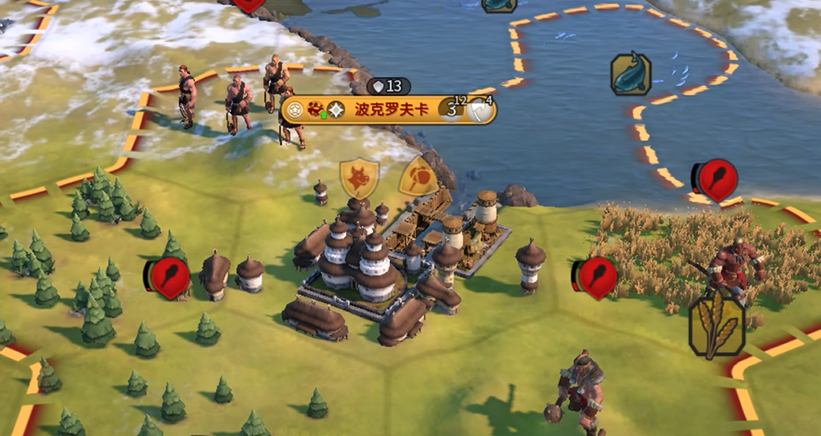
Task: Click the fish resource icon in the sea
Action: coord(631,74)
